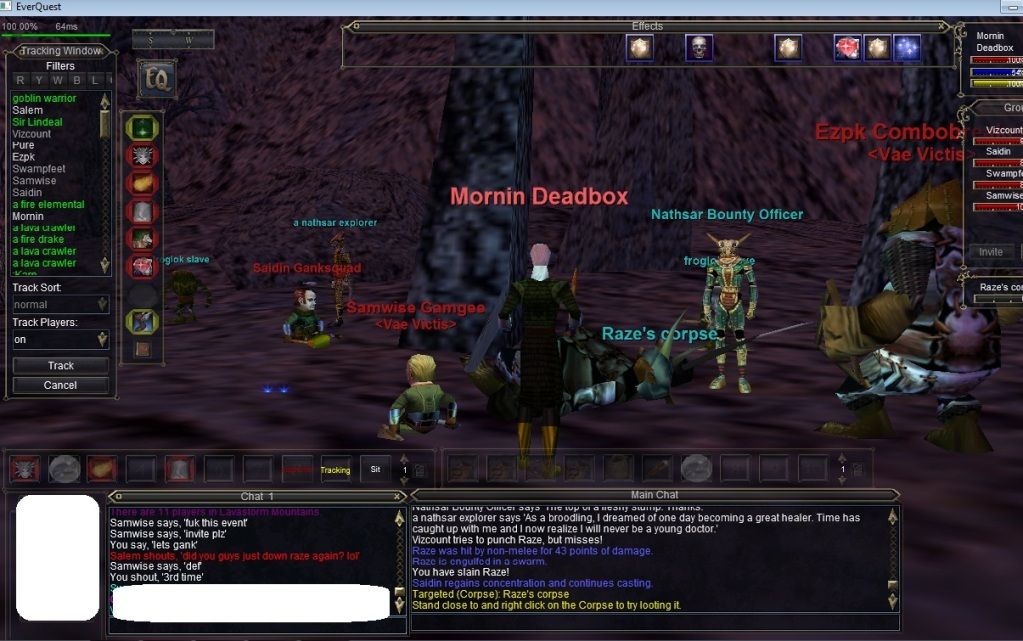Cast the green star spell gem

(x=142, y=128)
